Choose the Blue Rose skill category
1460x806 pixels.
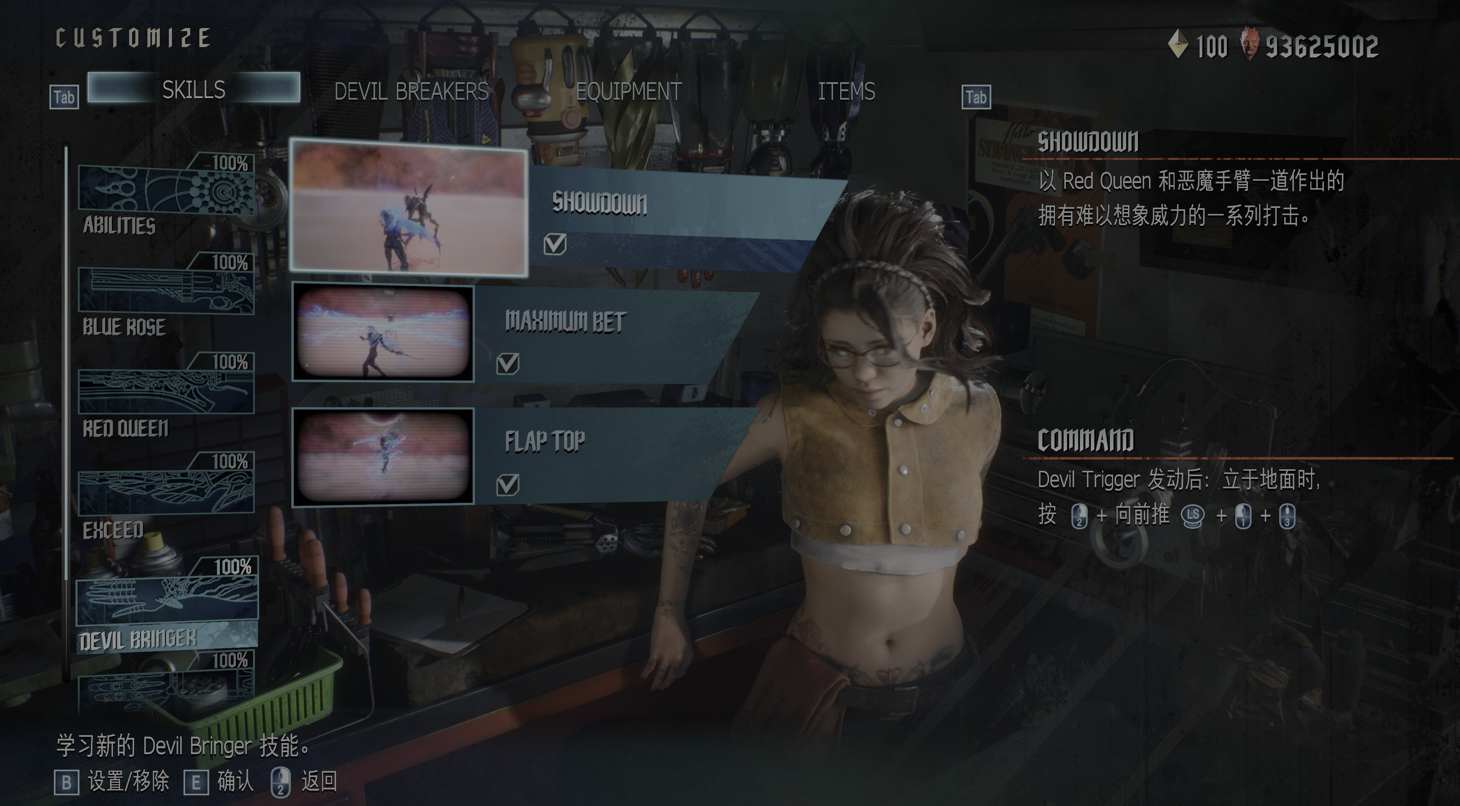[x=166, y=297]
